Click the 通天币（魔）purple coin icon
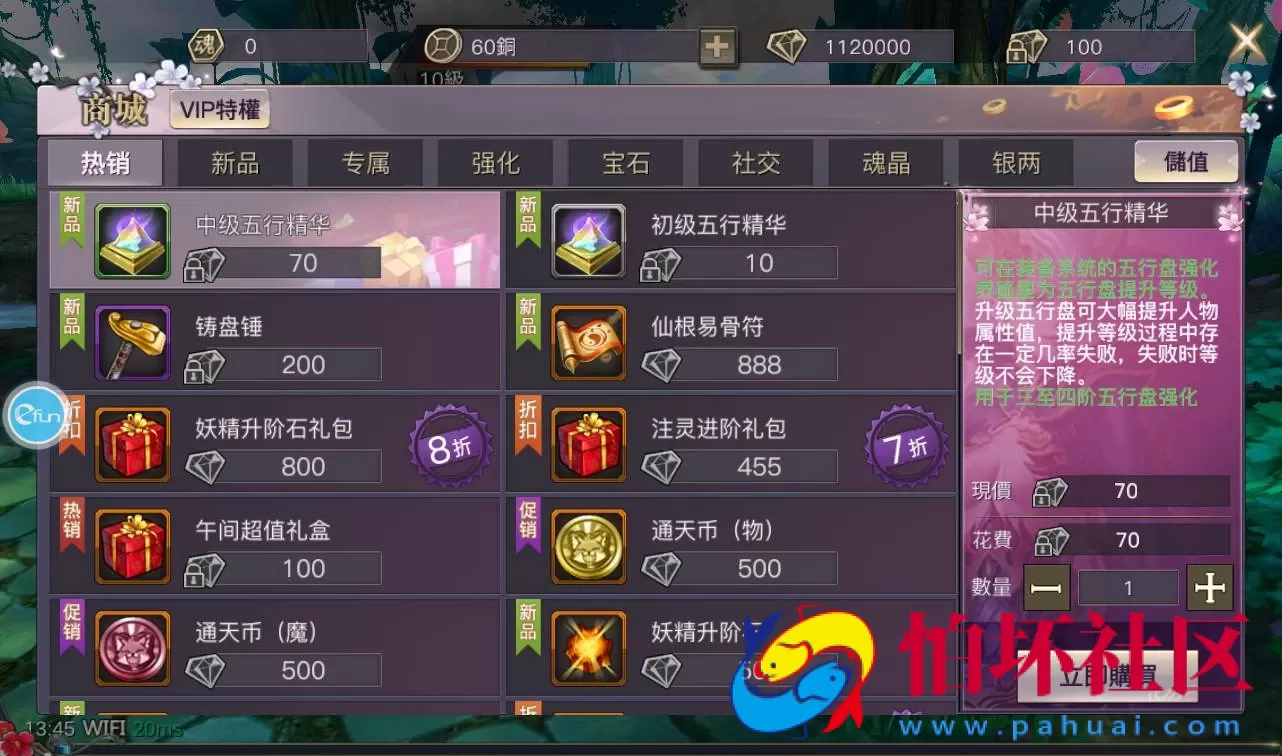 (x=132, y=648)
